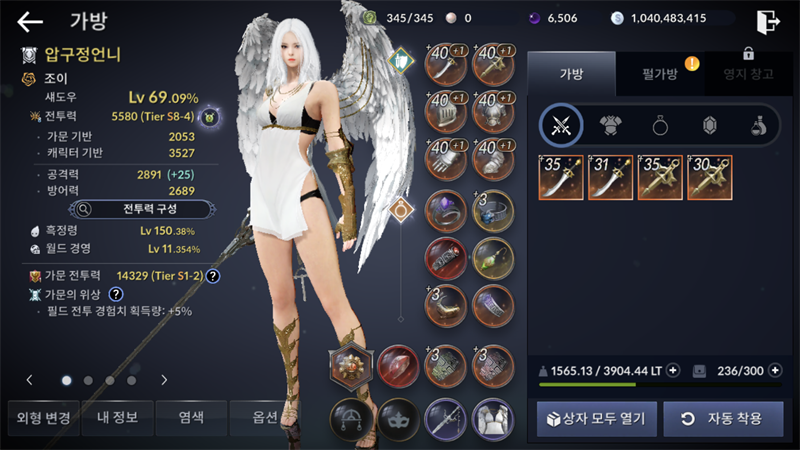
Task: Show the ring accessories category
Action: 660,125
